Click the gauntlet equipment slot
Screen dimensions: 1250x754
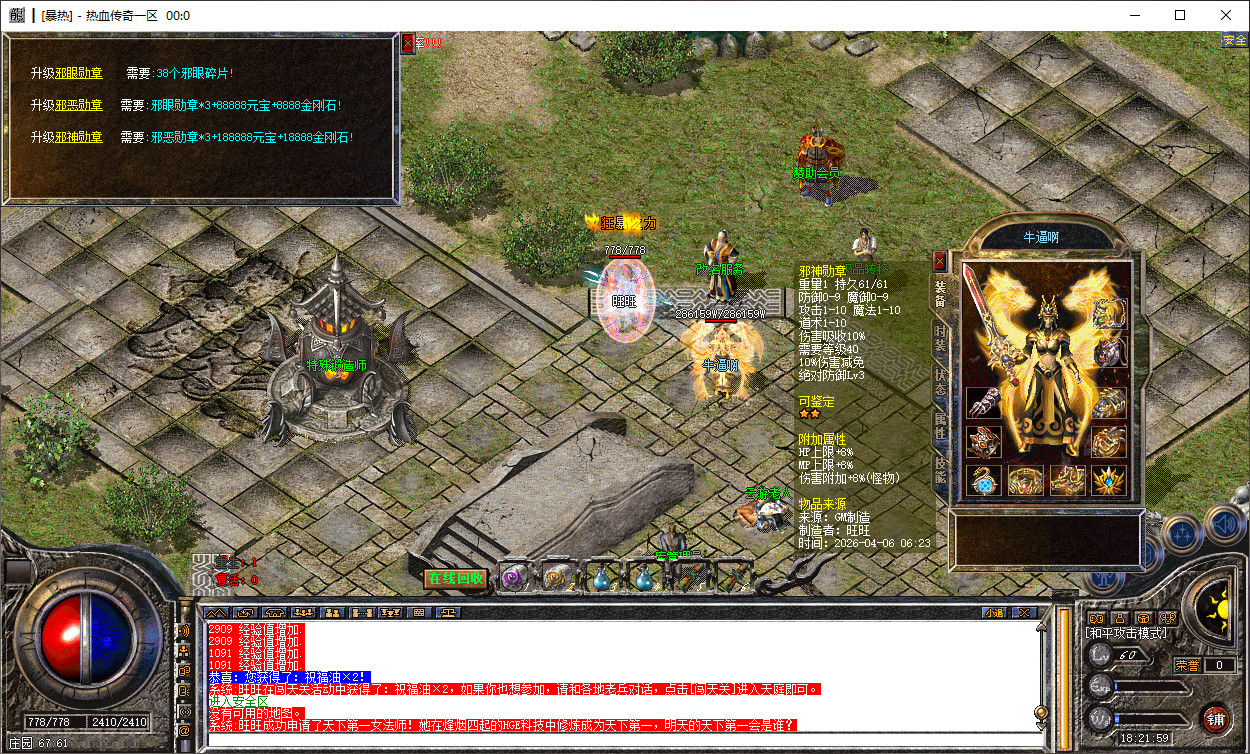(x=984, y=403)
